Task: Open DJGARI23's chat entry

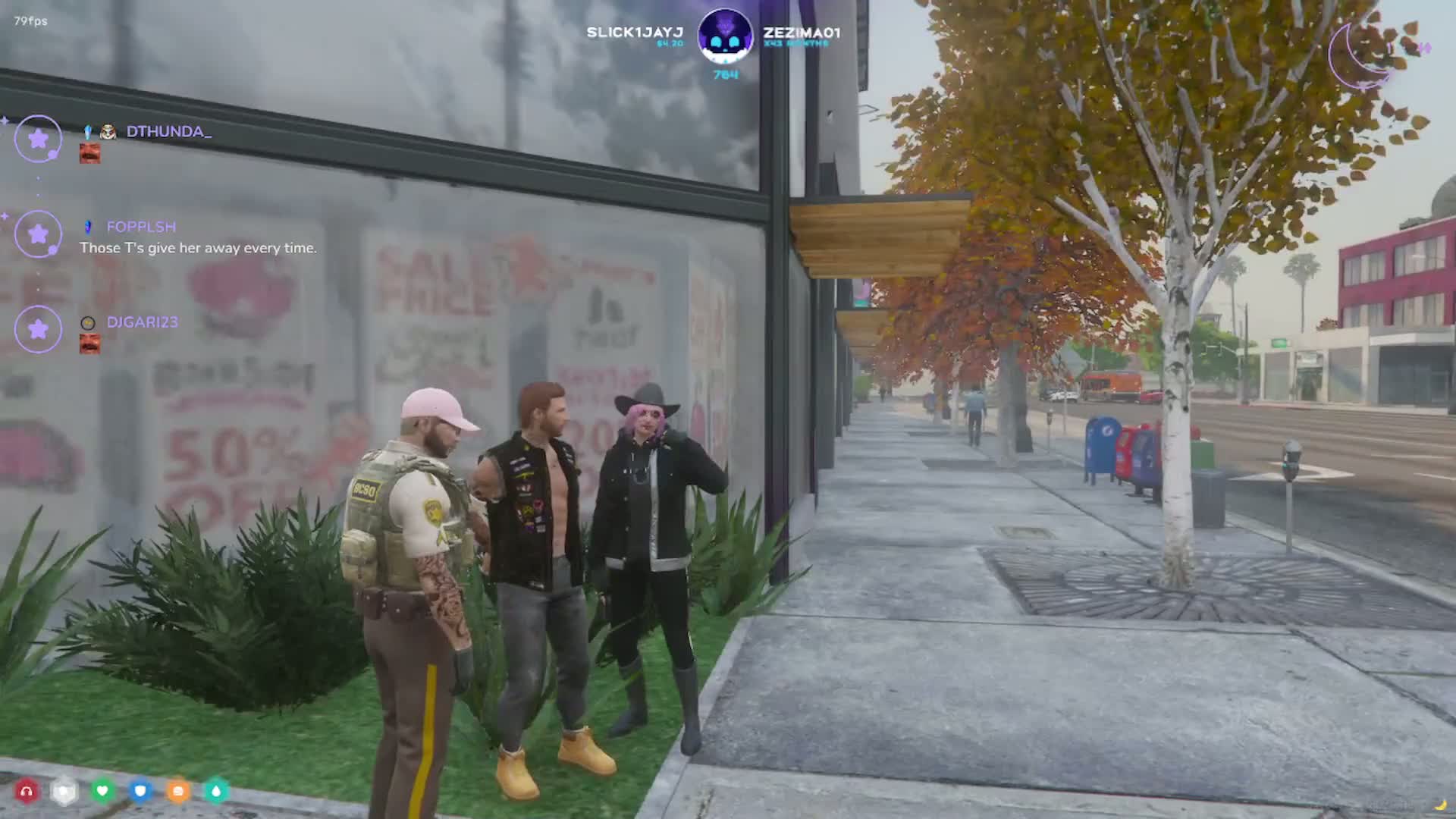Action: point(142,322)
